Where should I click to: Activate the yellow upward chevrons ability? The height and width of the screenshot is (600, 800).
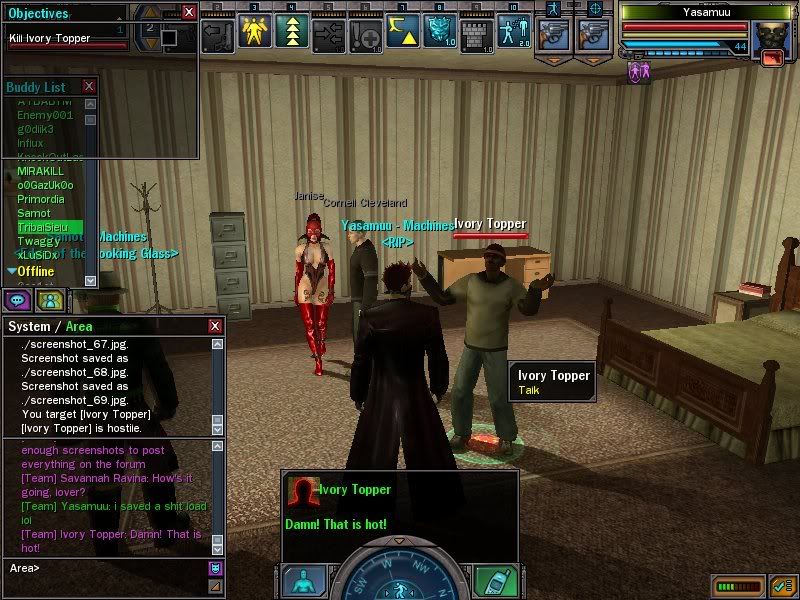[x=291, y=33]
